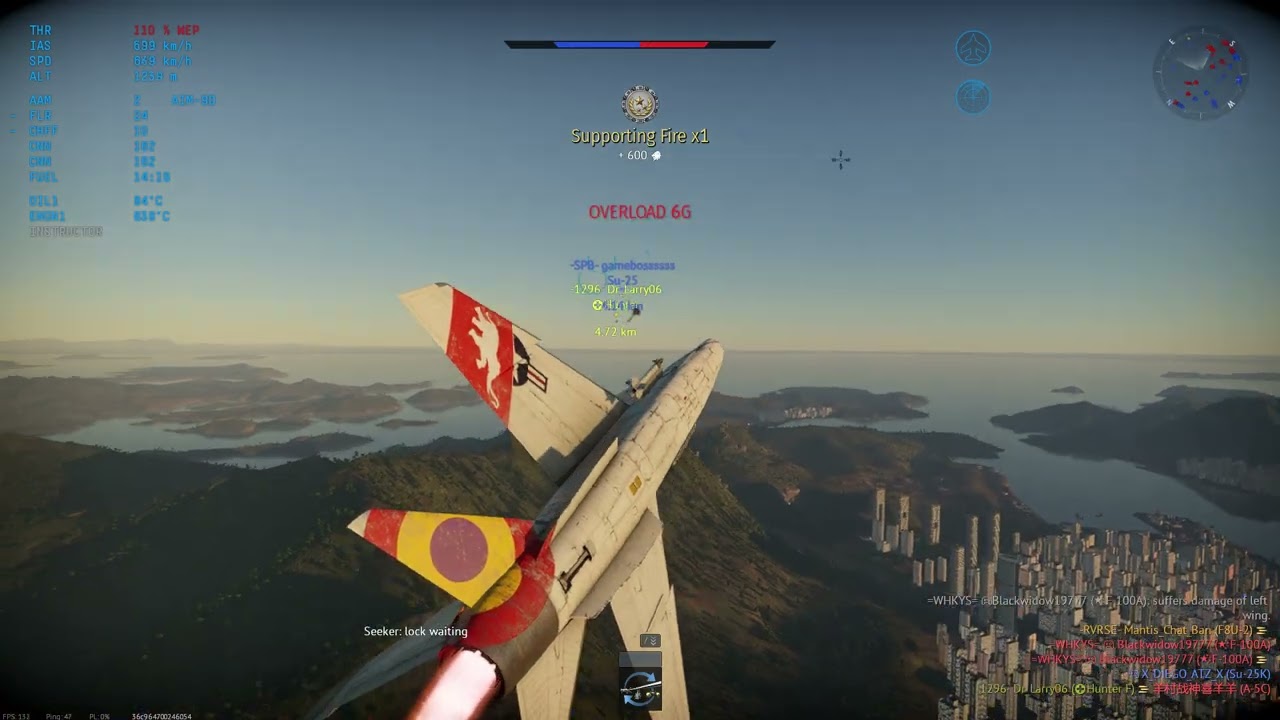
Task: Activate the radar scope HUD icon
Action: pos(973,97)
